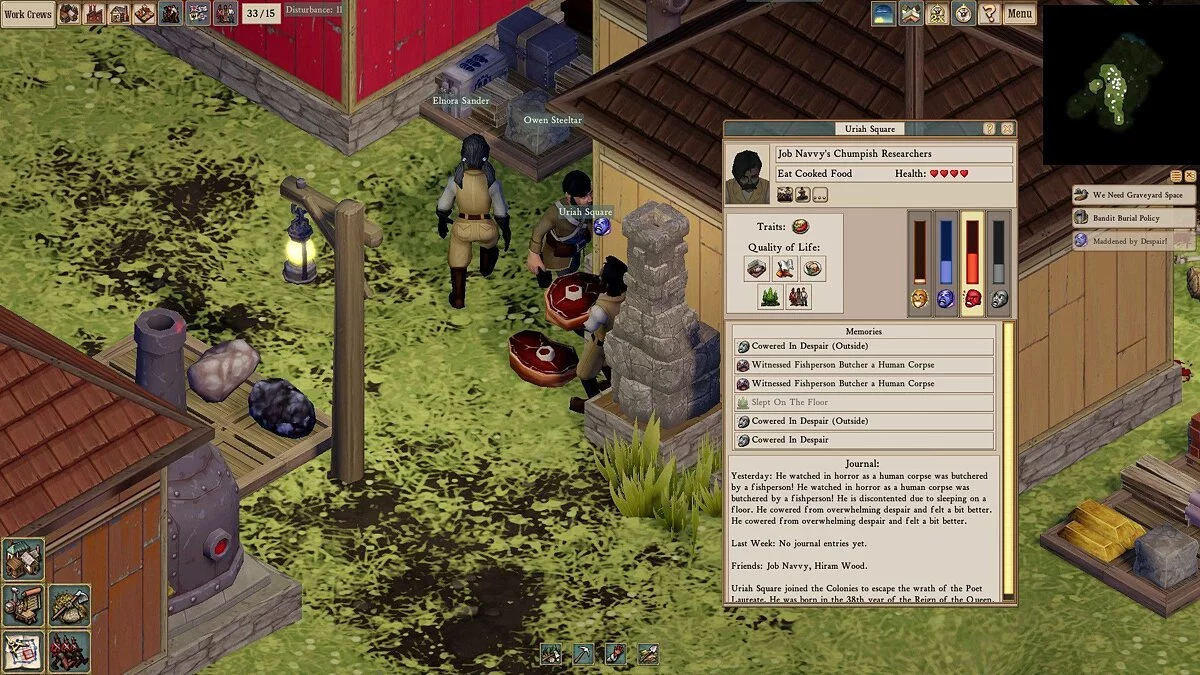The width and height of the screenshot is (1200, 675).
Task: Open the Work Crews panel
Action: (27, 14)
